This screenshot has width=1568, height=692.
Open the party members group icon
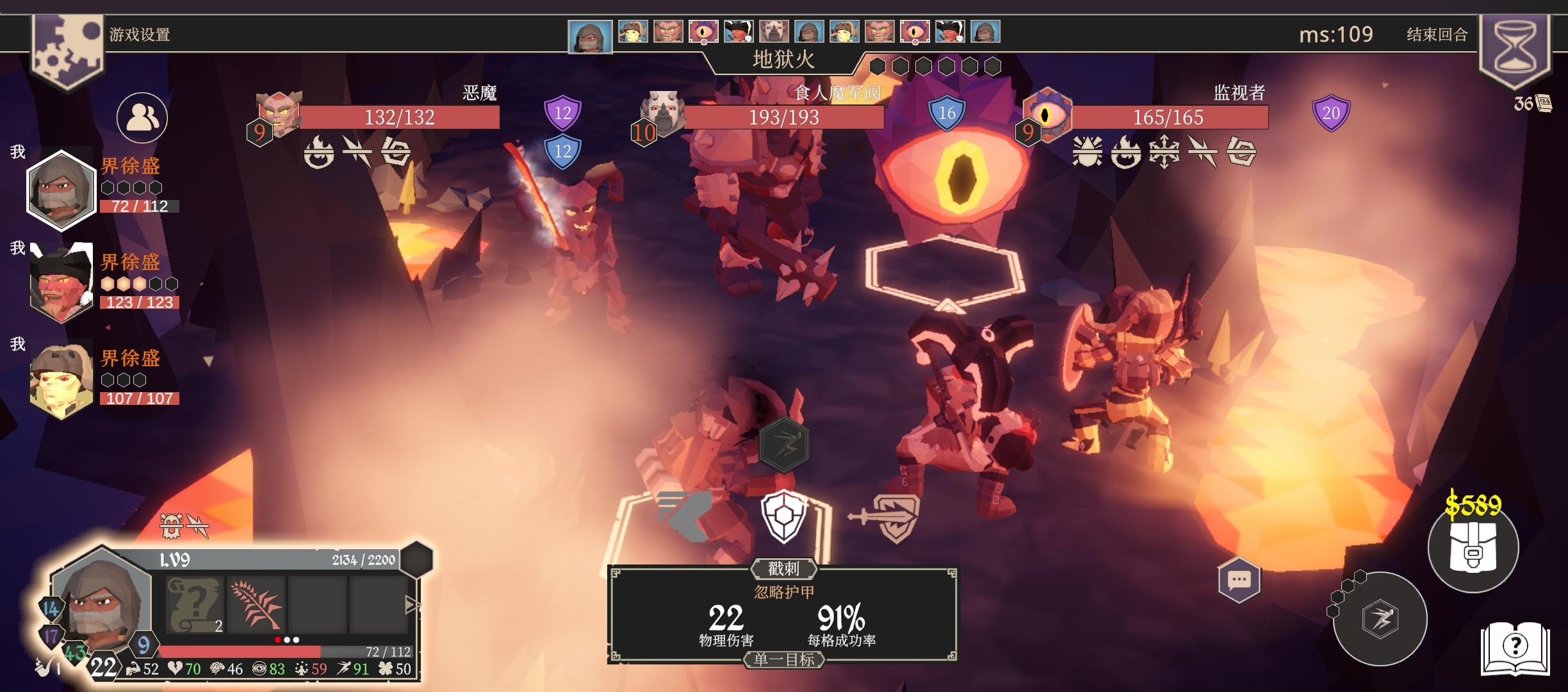pos(142,118)
